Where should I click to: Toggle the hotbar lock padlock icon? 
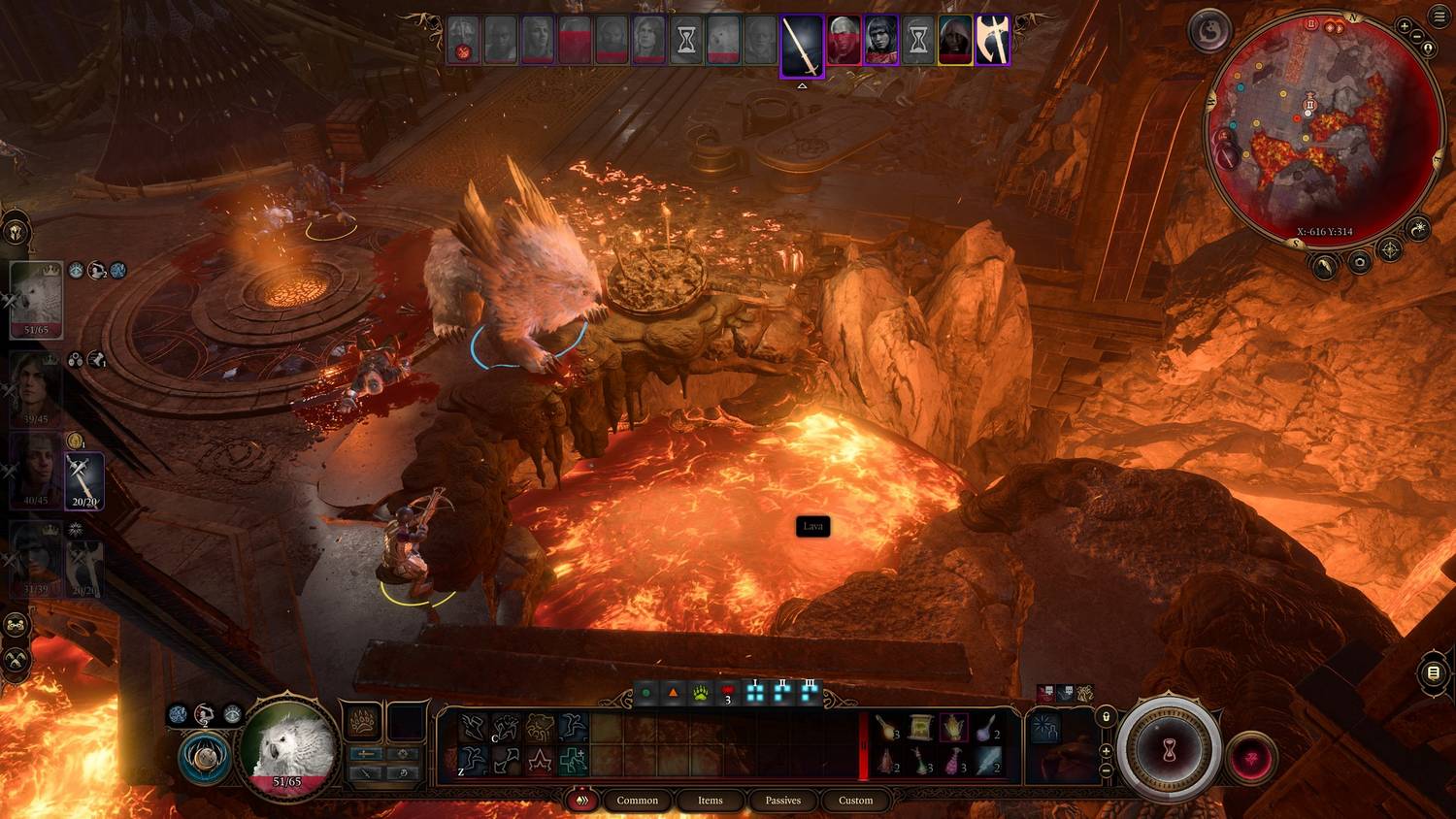1106,716
